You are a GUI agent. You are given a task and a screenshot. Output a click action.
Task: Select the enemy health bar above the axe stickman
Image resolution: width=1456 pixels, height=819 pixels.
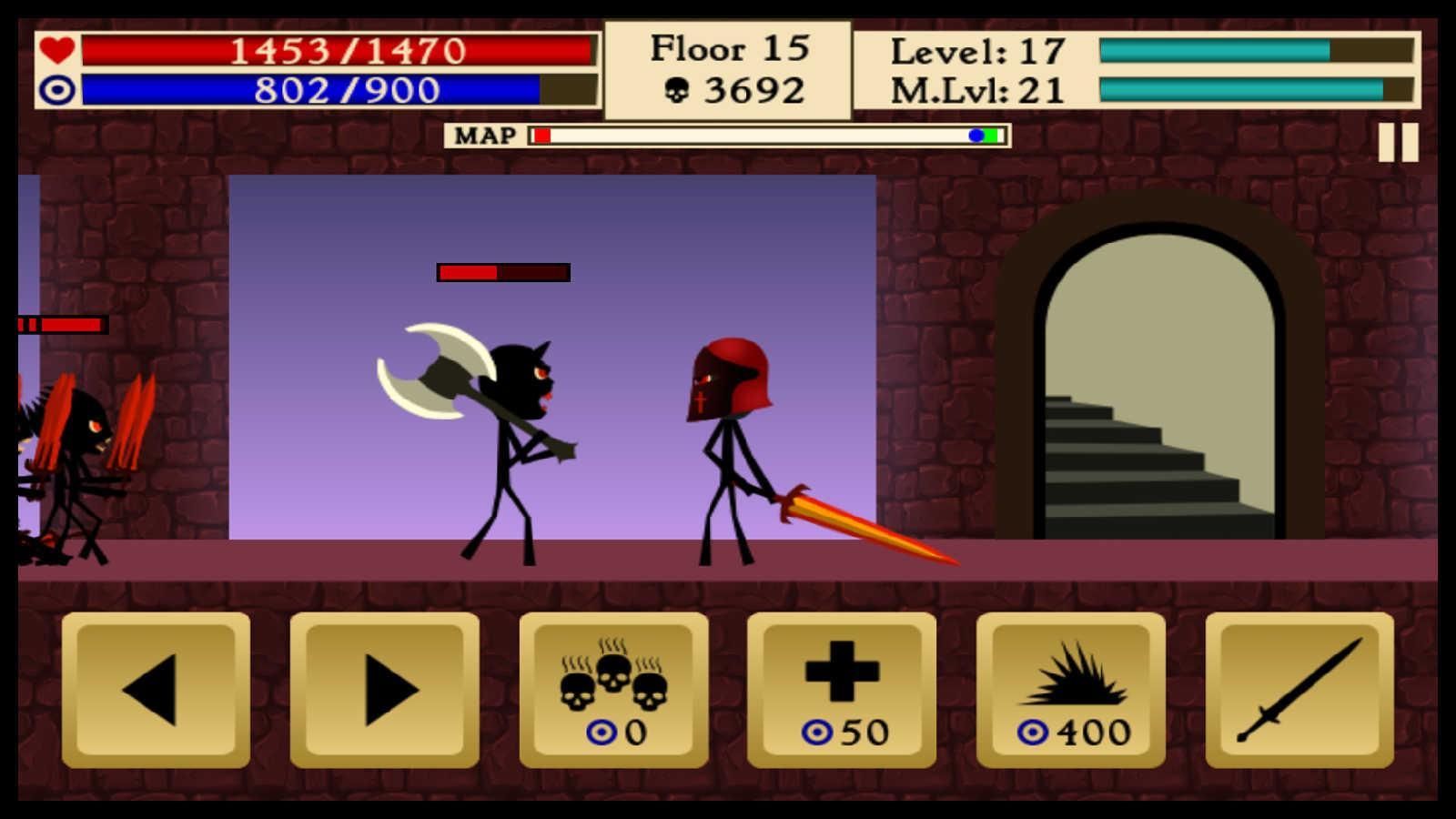tap(502, 270)
